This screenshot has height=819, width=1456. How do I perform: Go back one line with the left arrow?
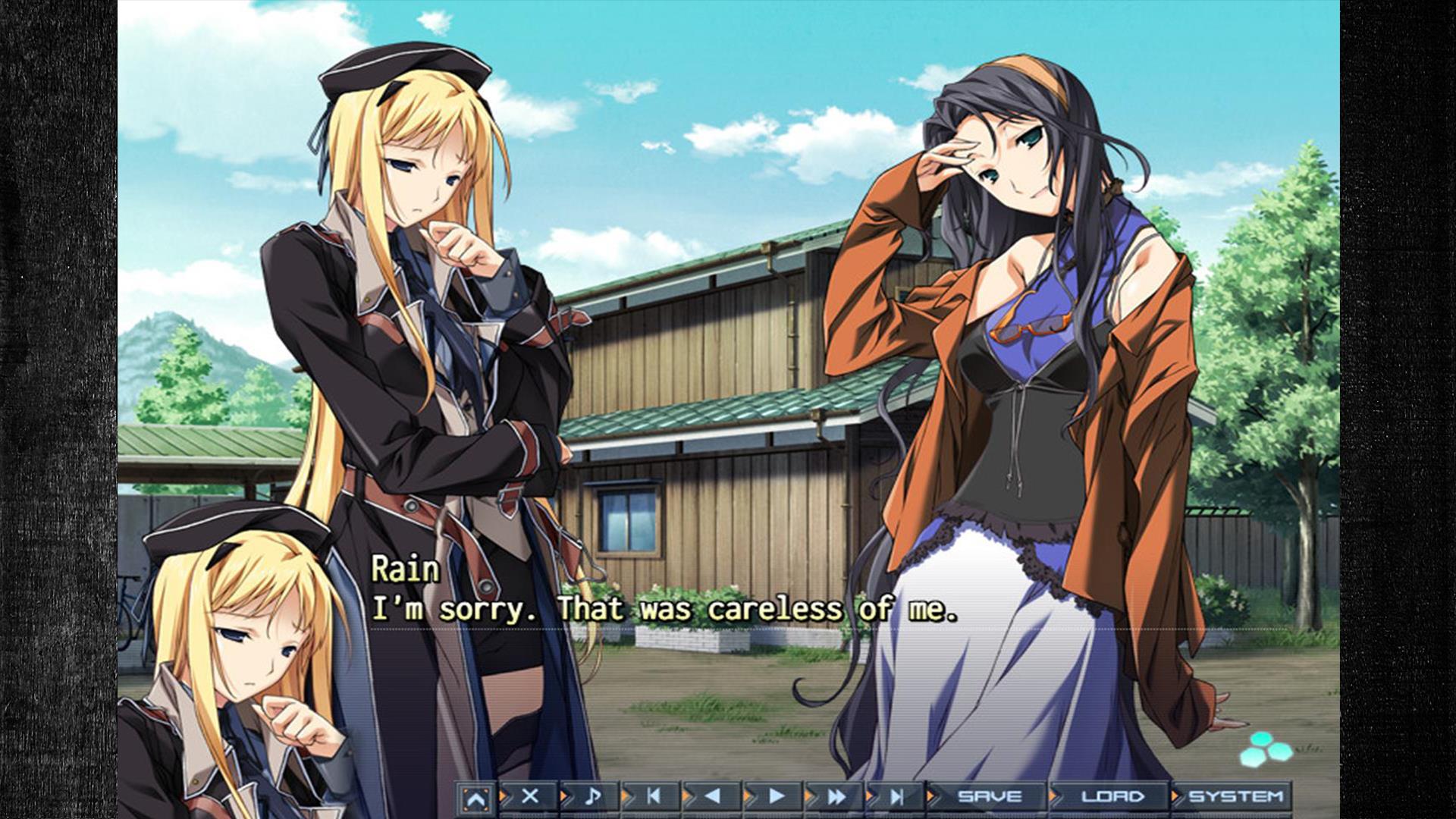(713, 796)
